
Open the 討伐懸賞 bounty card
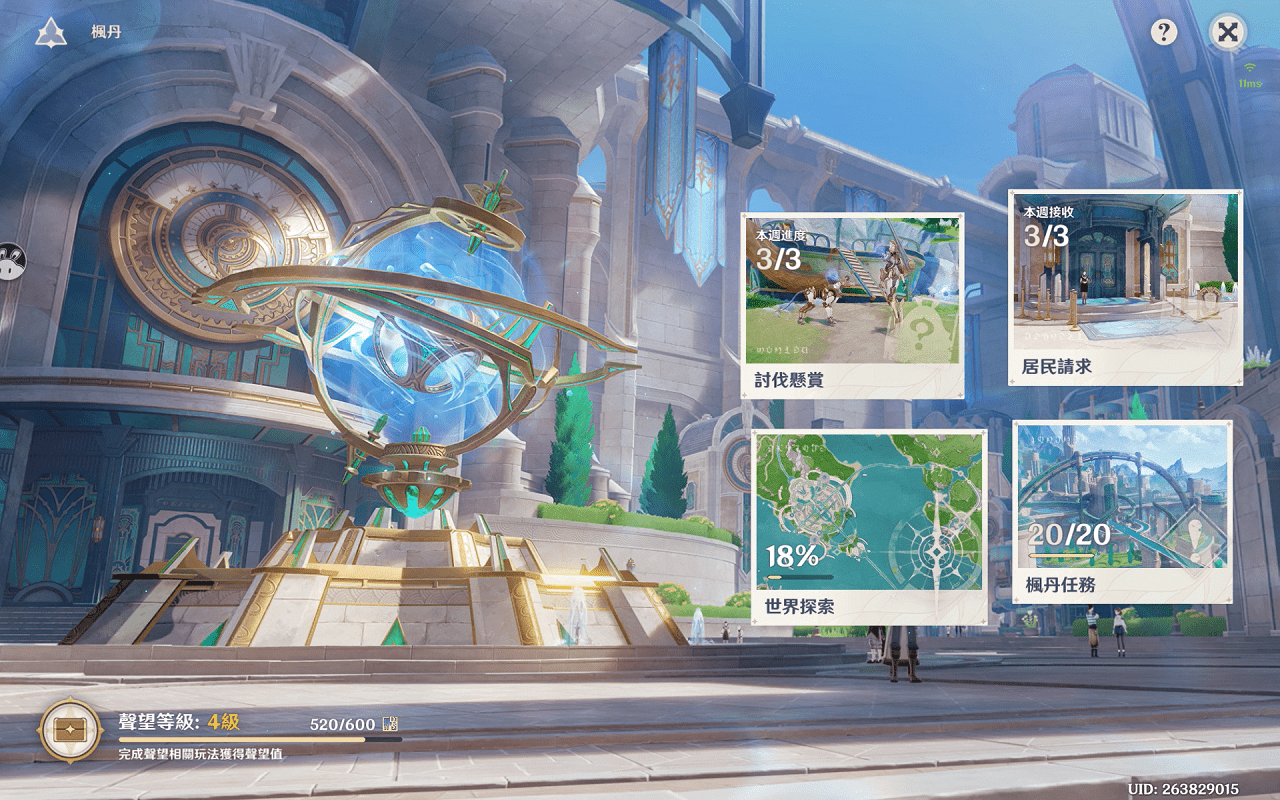coord(853,305)
